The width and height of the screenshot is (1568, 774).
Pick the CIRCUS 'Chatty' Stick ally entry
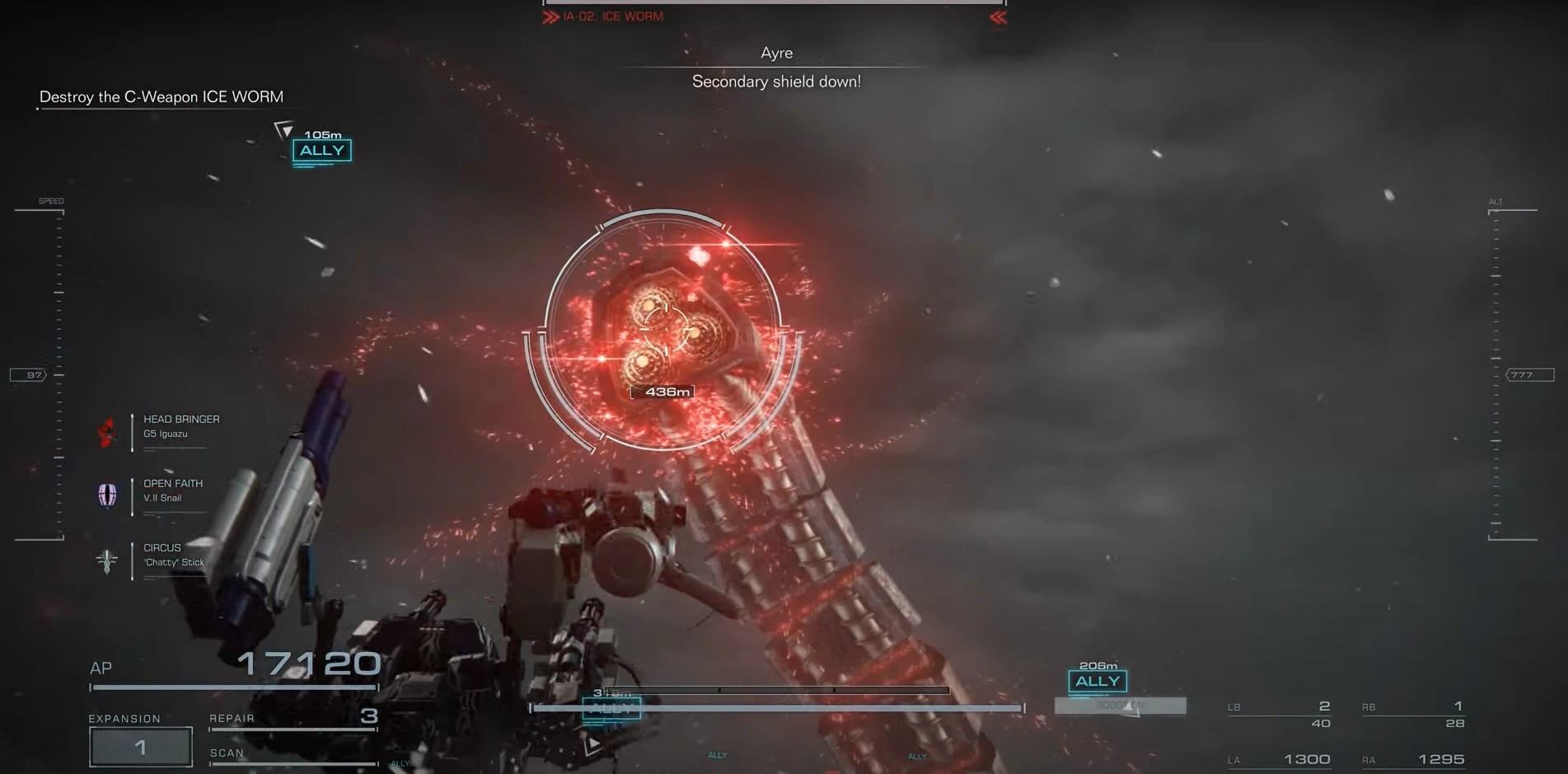(x=173, y=555)
